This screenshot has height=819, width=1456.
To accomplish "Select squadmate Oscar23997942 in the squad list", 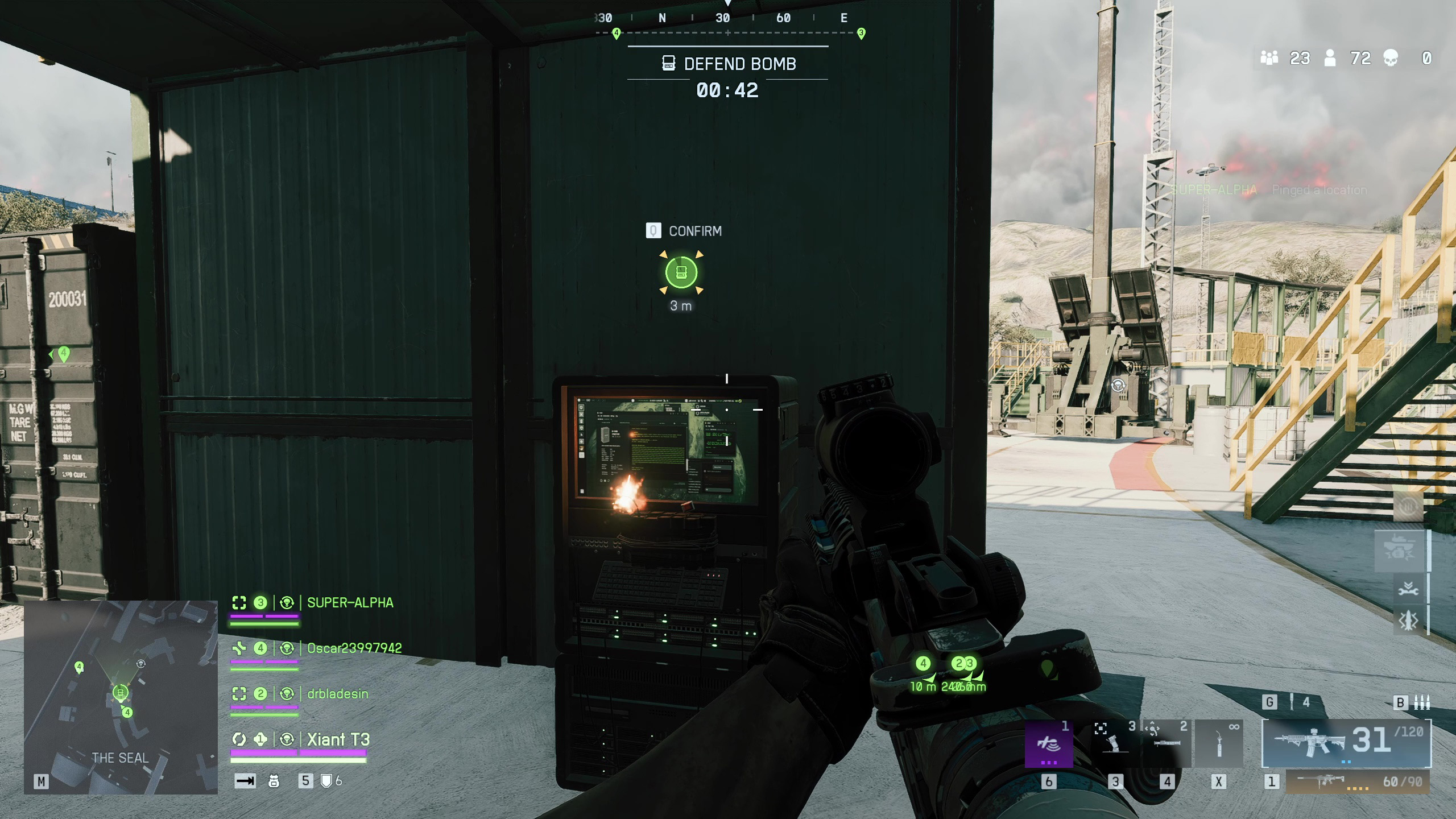I will [354, 648].
